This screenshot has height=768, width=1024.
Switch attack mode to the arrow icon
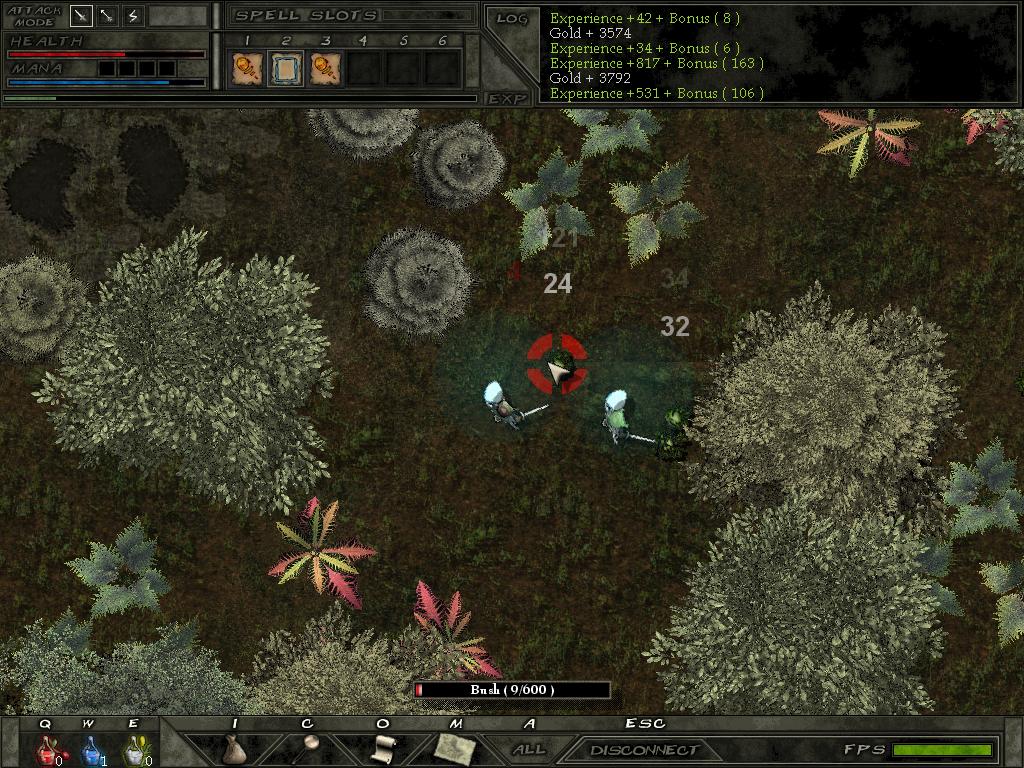(x=107, y=16)
